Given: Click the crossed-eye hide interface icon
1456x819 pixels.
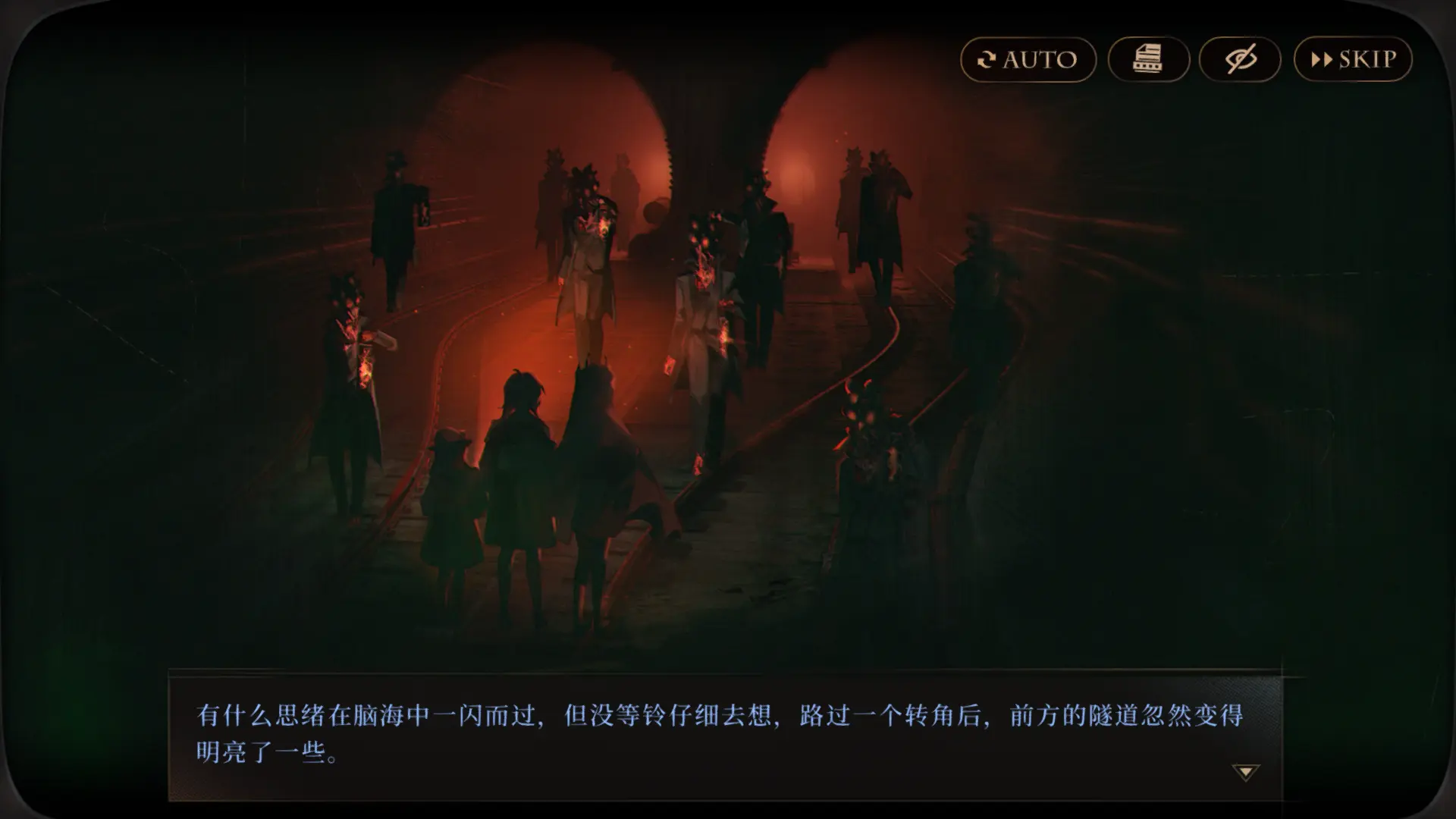Looking at the screenshot, I should coord(1241,58).
